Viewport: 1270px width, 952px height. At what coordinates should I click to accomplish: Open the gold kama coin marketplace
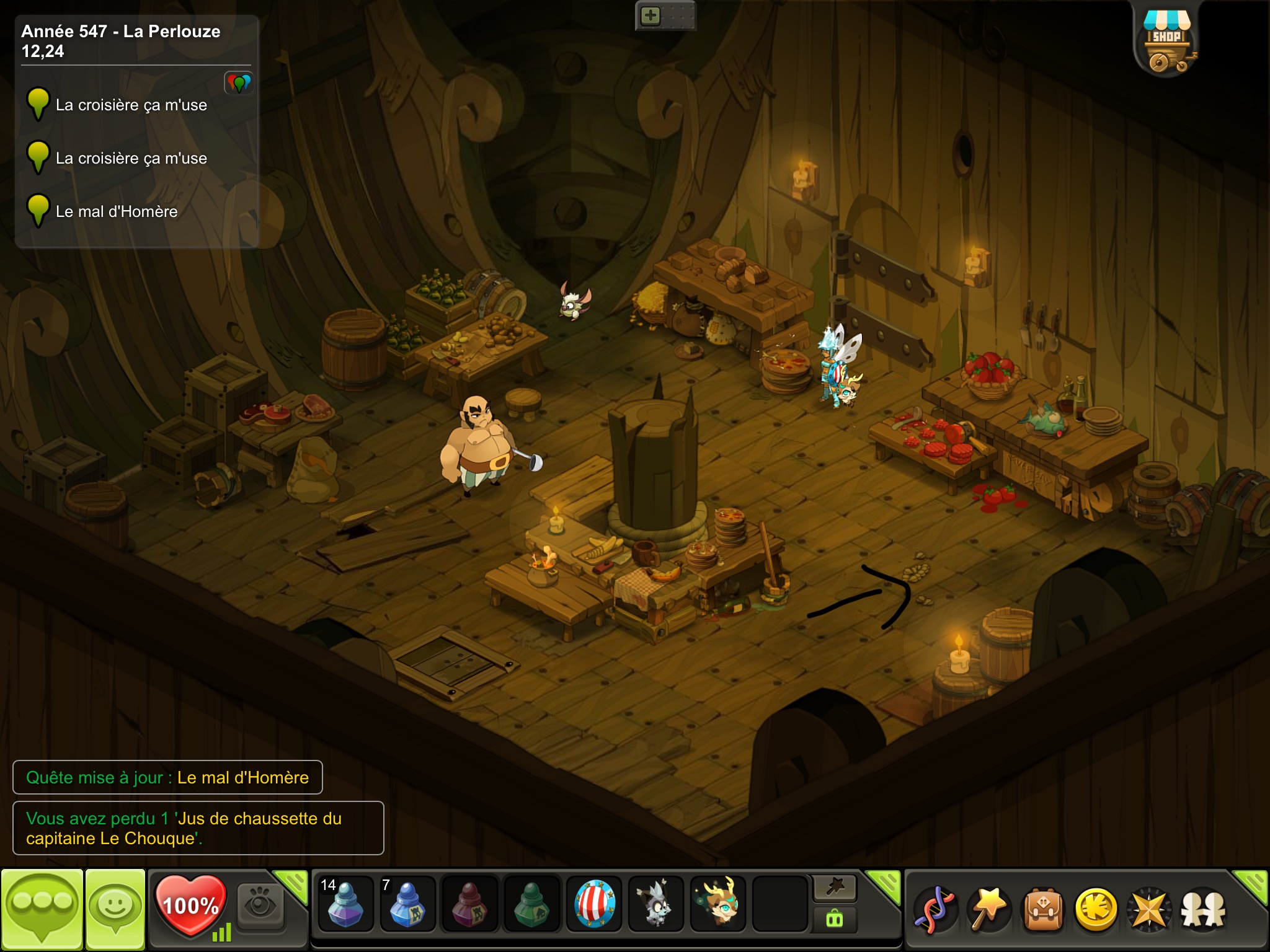(1096, 909)
